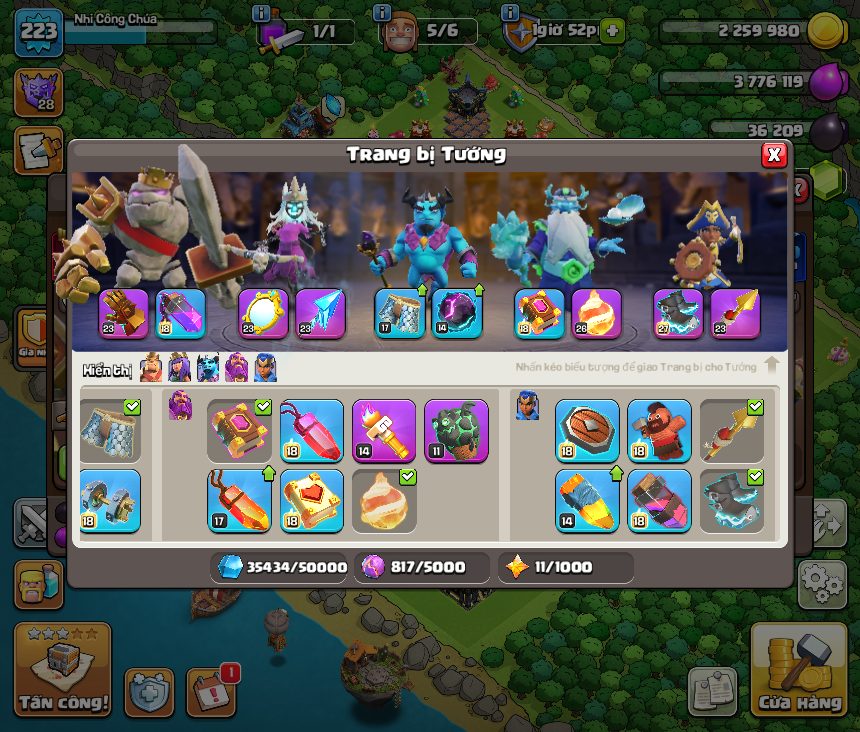Start an attack with Tấn công button
The height and width of the screenshot is (732, 860).
tap(63, 669)
